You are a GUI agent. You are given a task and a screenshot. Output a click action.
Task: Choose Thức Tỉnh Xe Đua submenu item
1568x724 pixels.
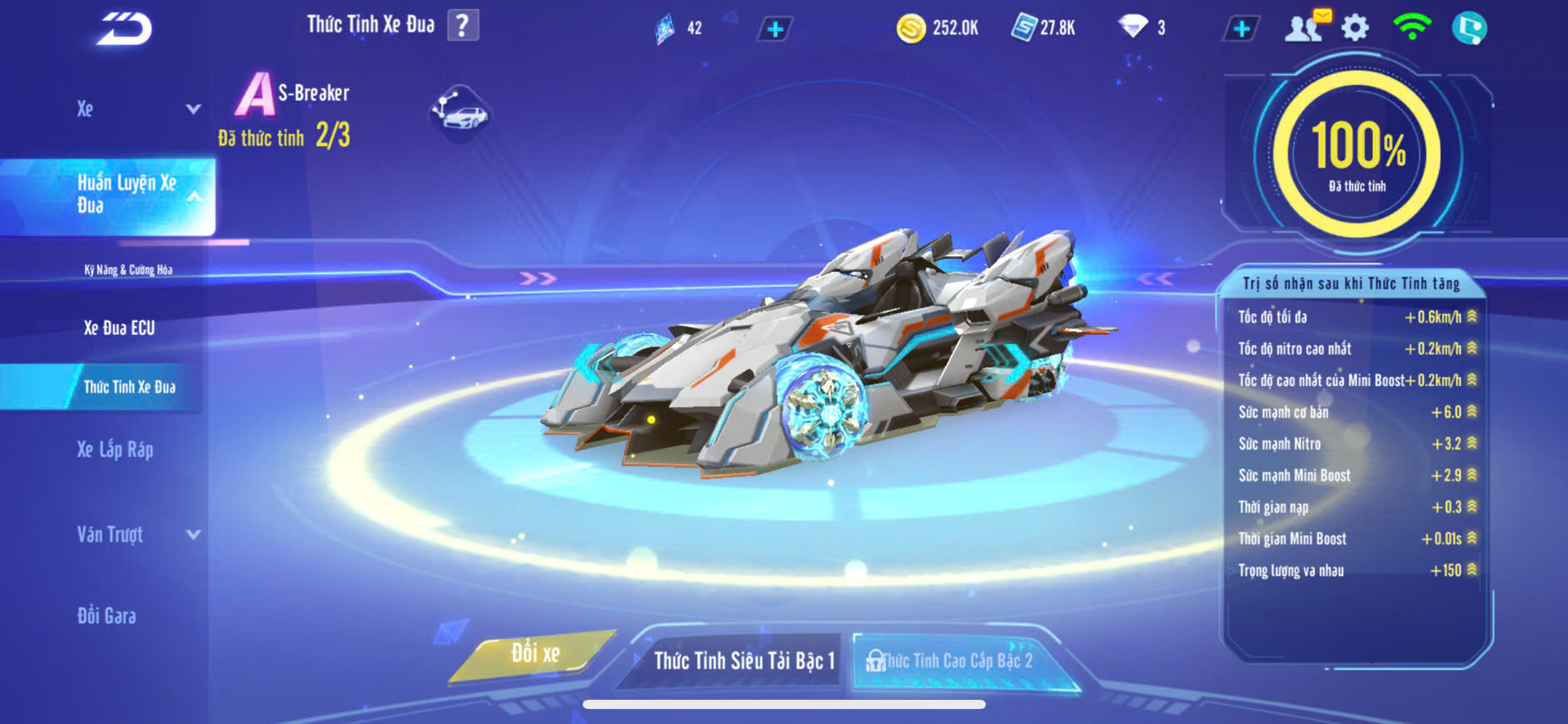[x=129, y=387]
